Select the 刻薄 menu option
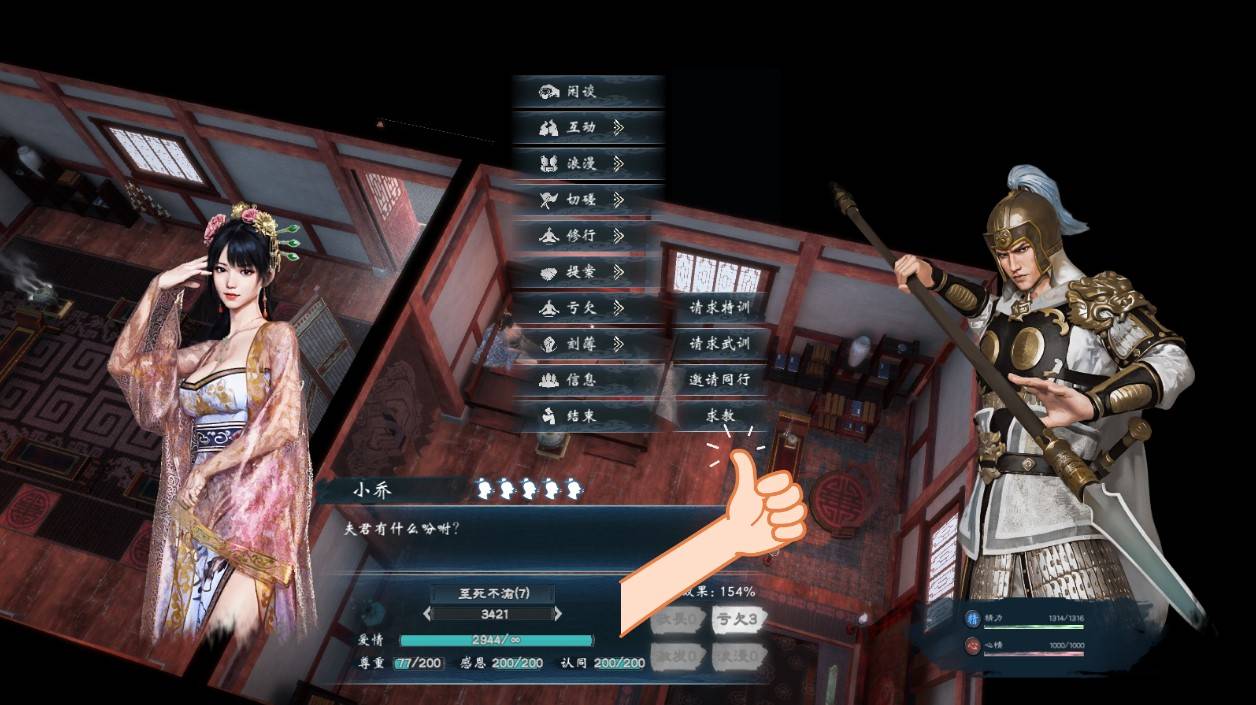Viewport: 1256px width, 705px height. 588,343
